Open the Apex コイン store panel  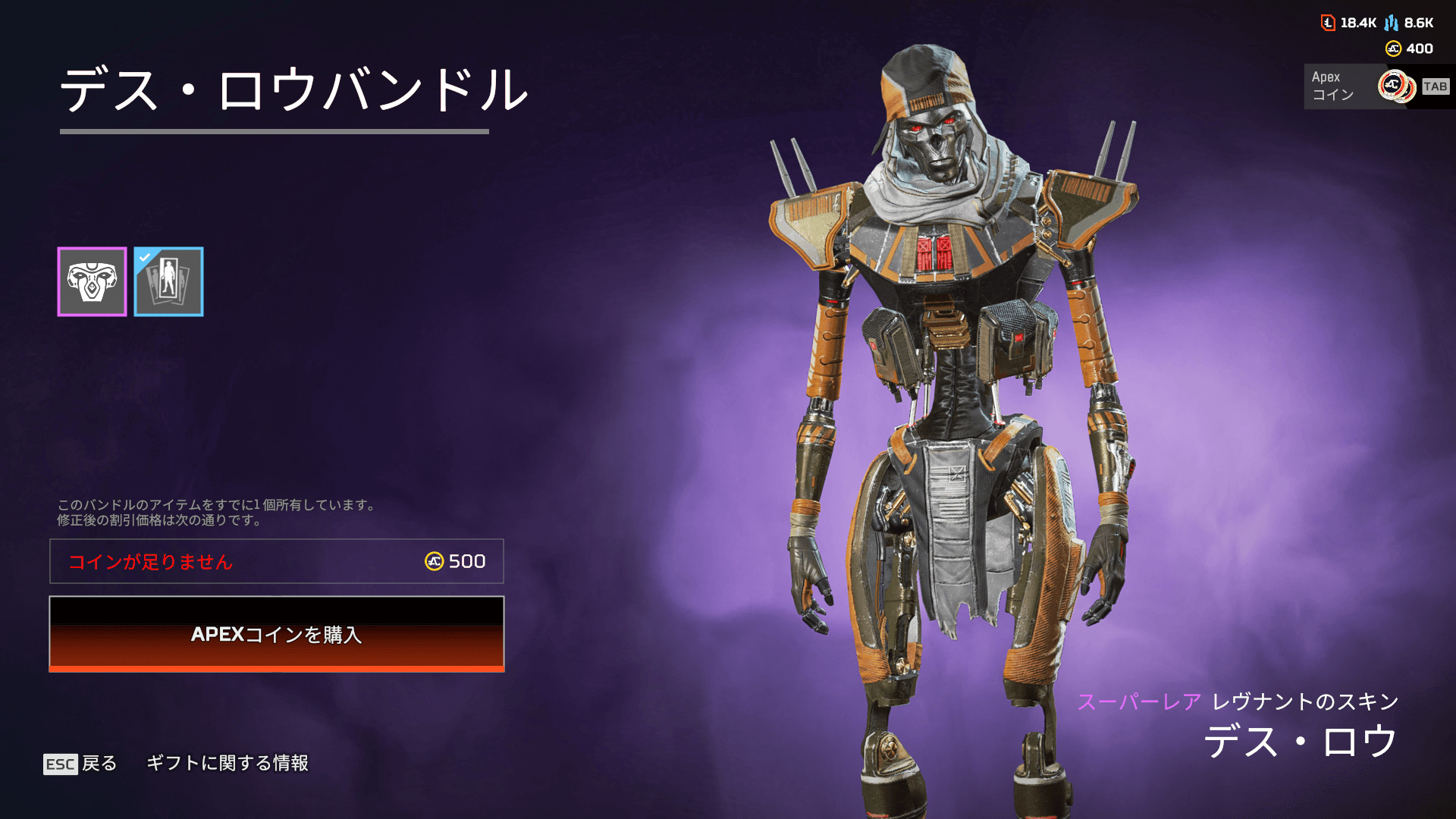click(x=1376, y=86)
